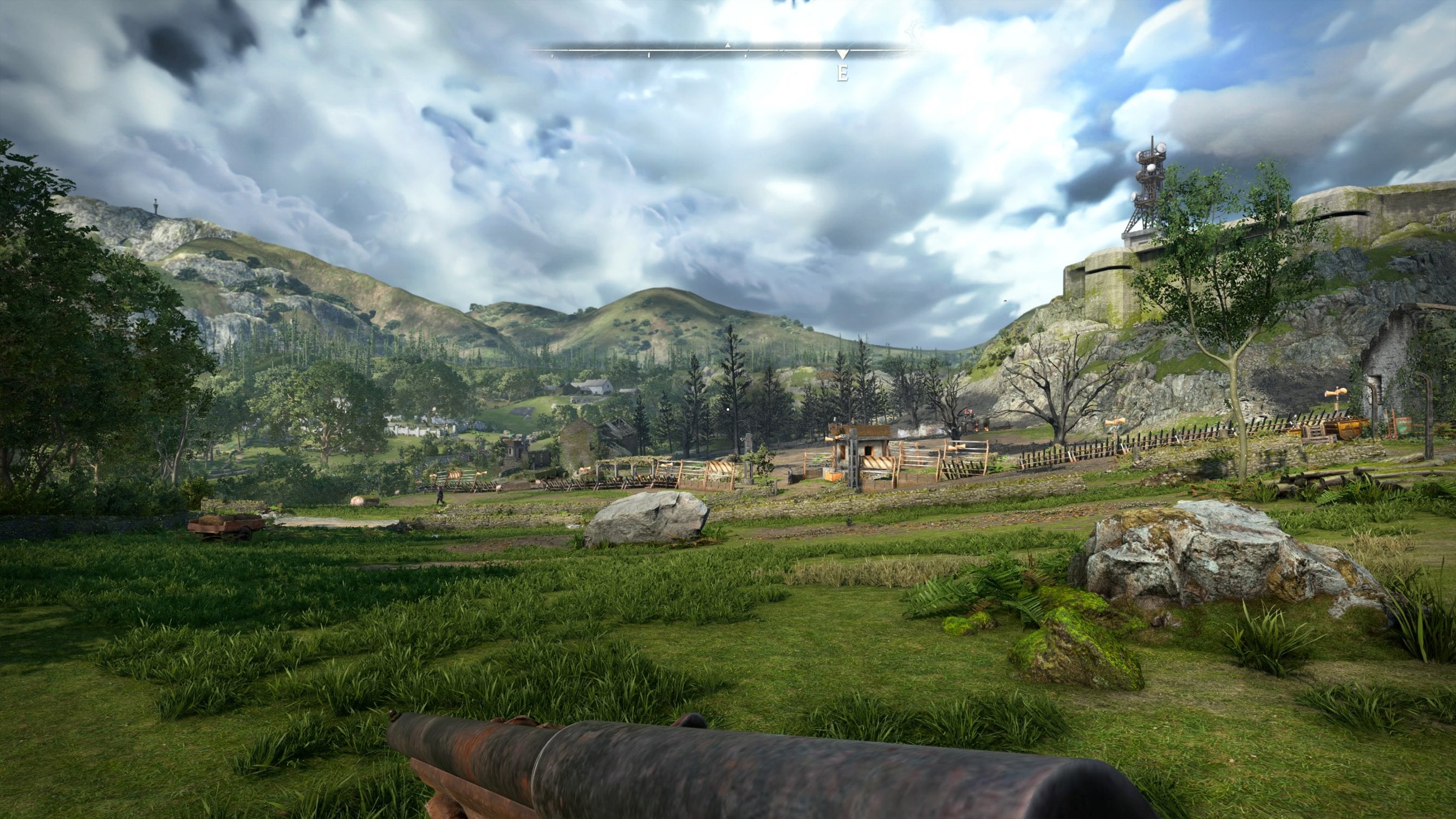Image resolution: width=1456 pixels, height=819 pixels.
Task: Select the East direction marker on compass
Action: 842,73
